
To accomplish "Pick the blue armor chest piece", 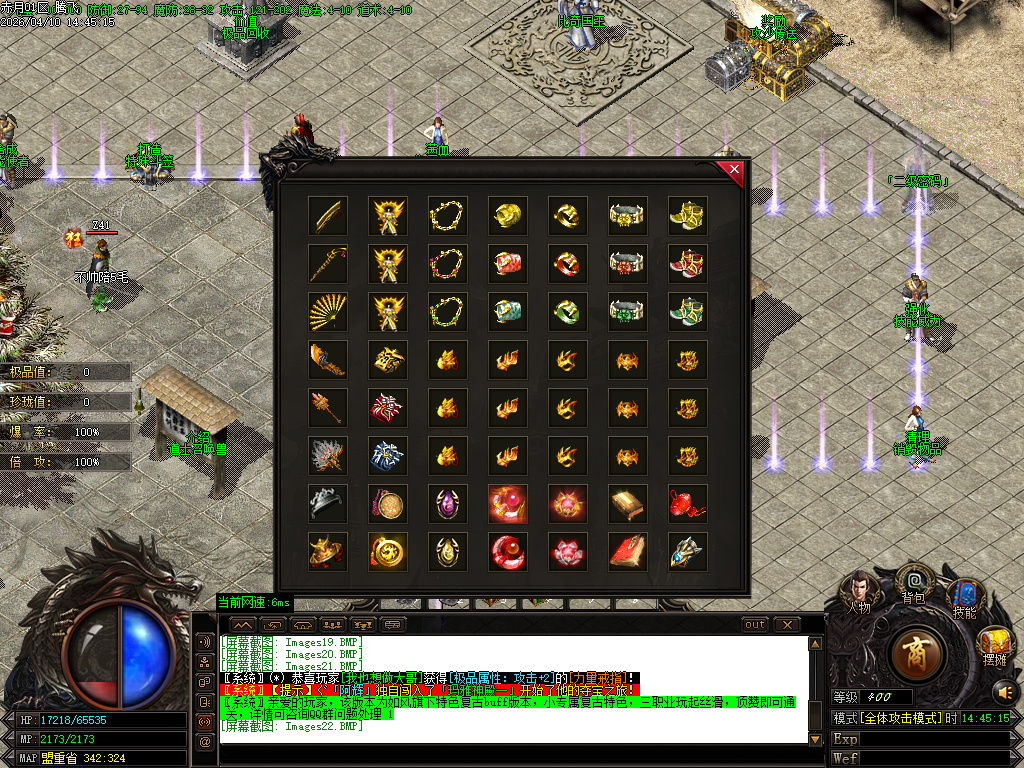I will (x=387, y=455).
